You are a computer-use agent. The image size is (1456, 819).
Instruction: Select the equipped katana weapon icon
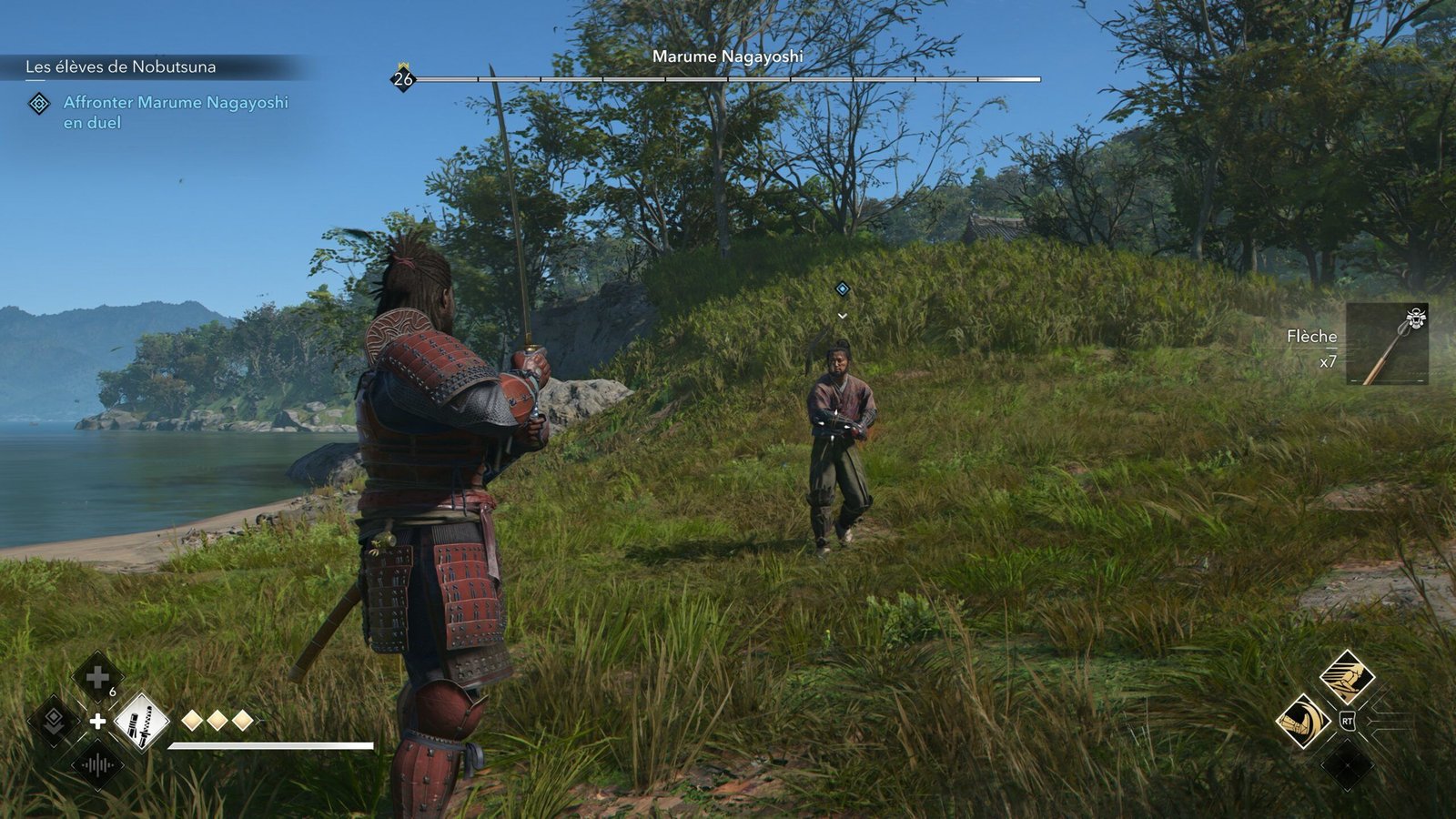[x=141, y=722]
